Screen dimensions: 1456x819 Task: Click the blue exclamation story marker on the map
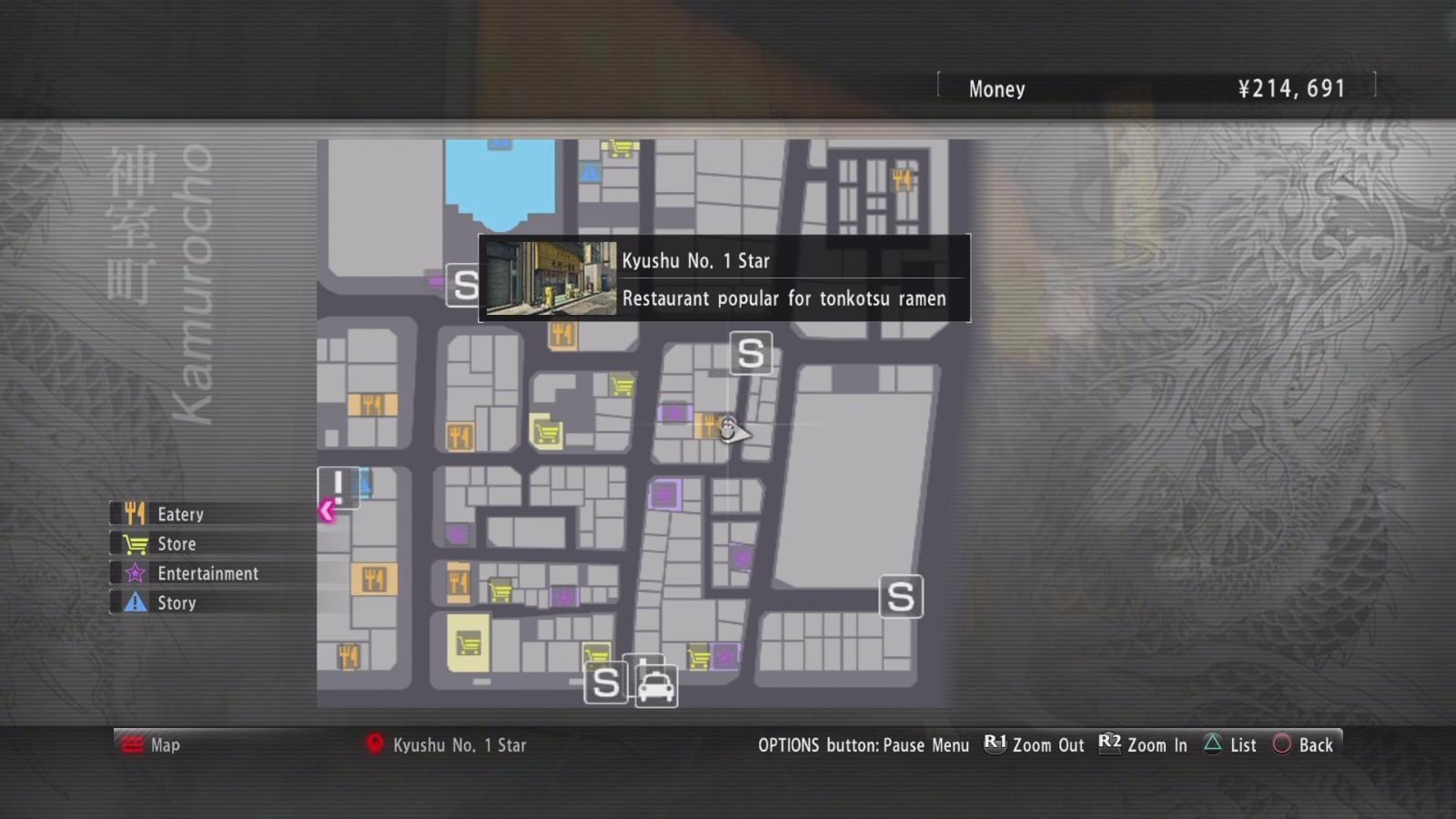337,489
